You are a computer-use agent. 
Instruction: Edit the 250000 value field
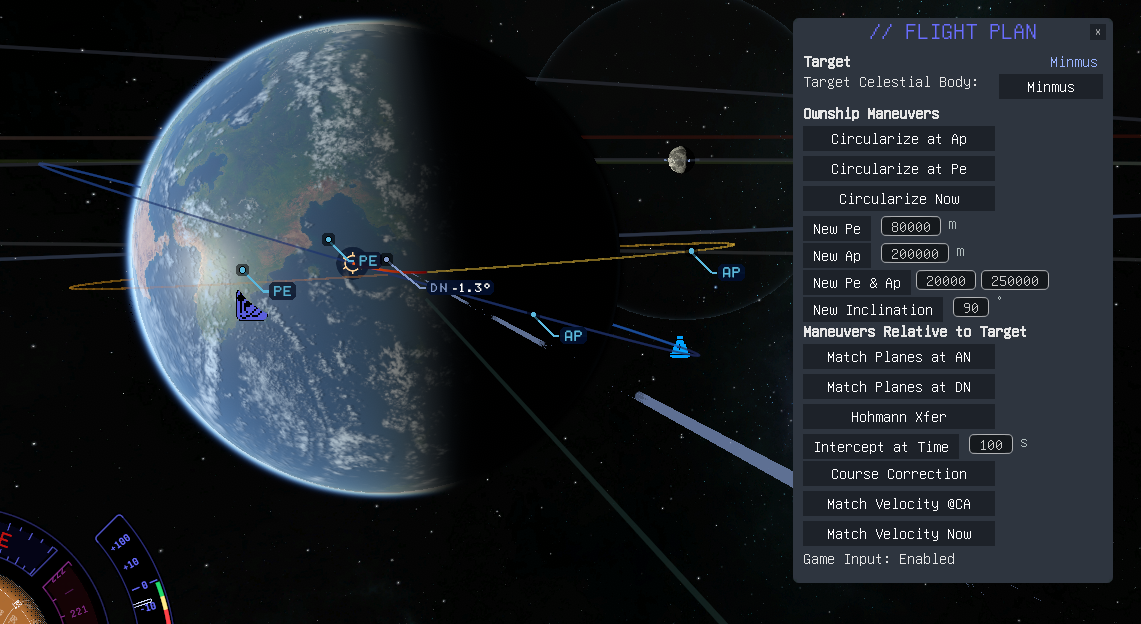pos(1014,281)
